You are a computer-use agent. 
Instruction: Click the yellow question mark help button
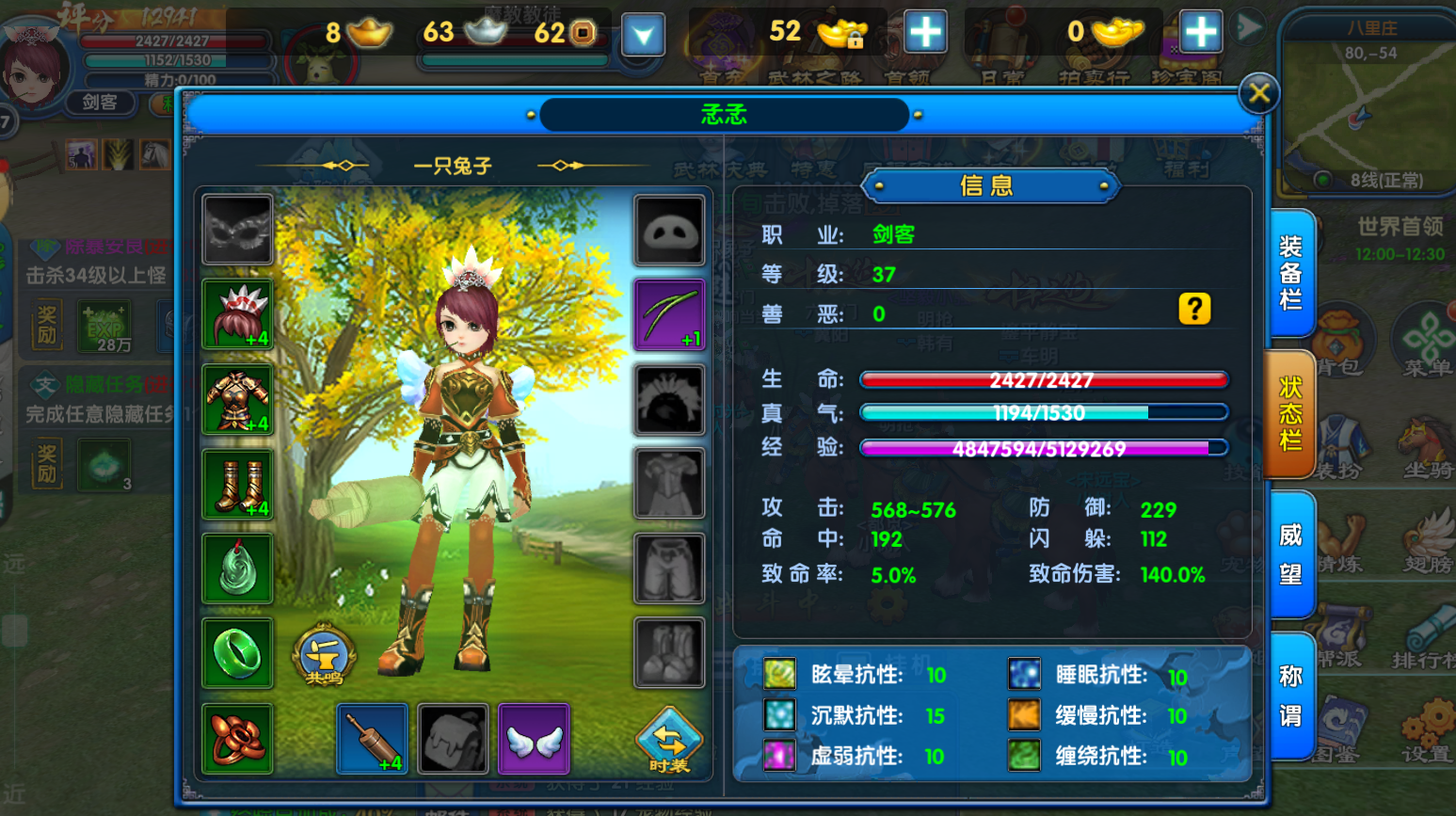1194,309
